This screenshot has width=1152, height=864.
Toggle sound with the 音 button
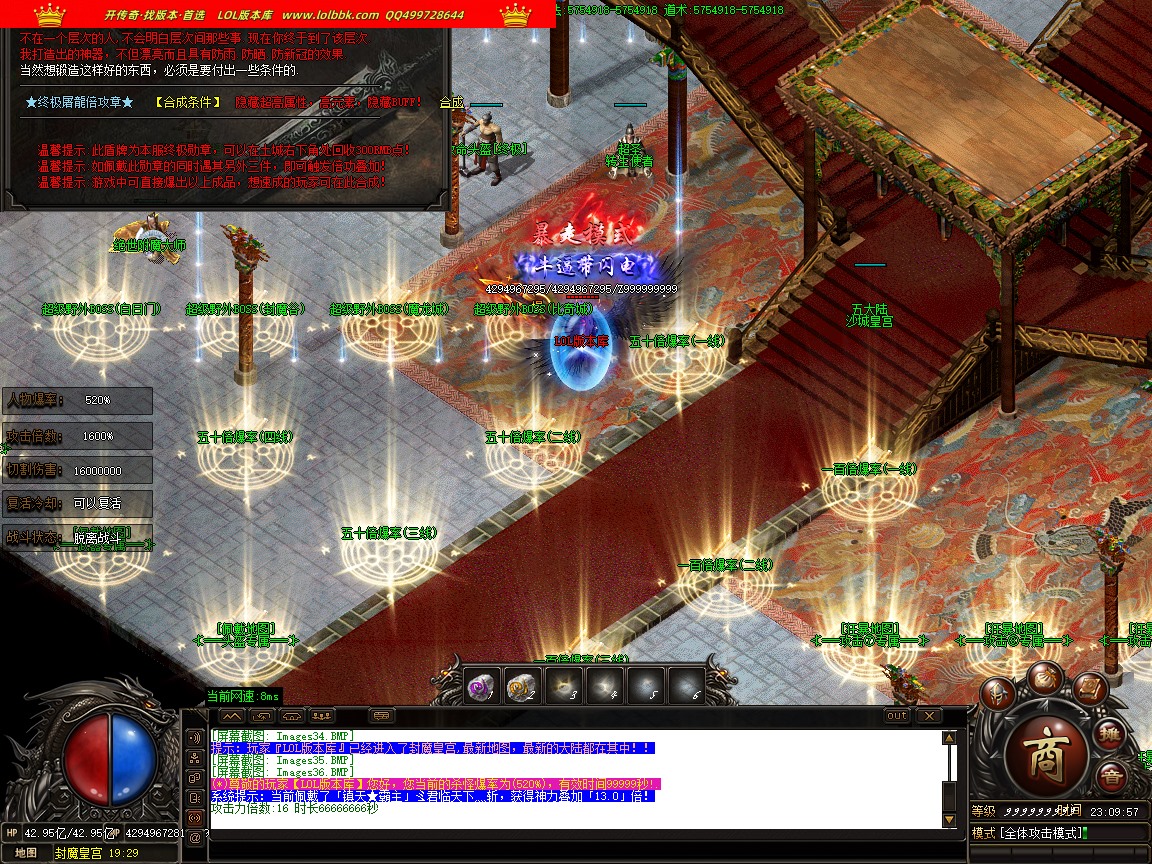click(1110, 778)
